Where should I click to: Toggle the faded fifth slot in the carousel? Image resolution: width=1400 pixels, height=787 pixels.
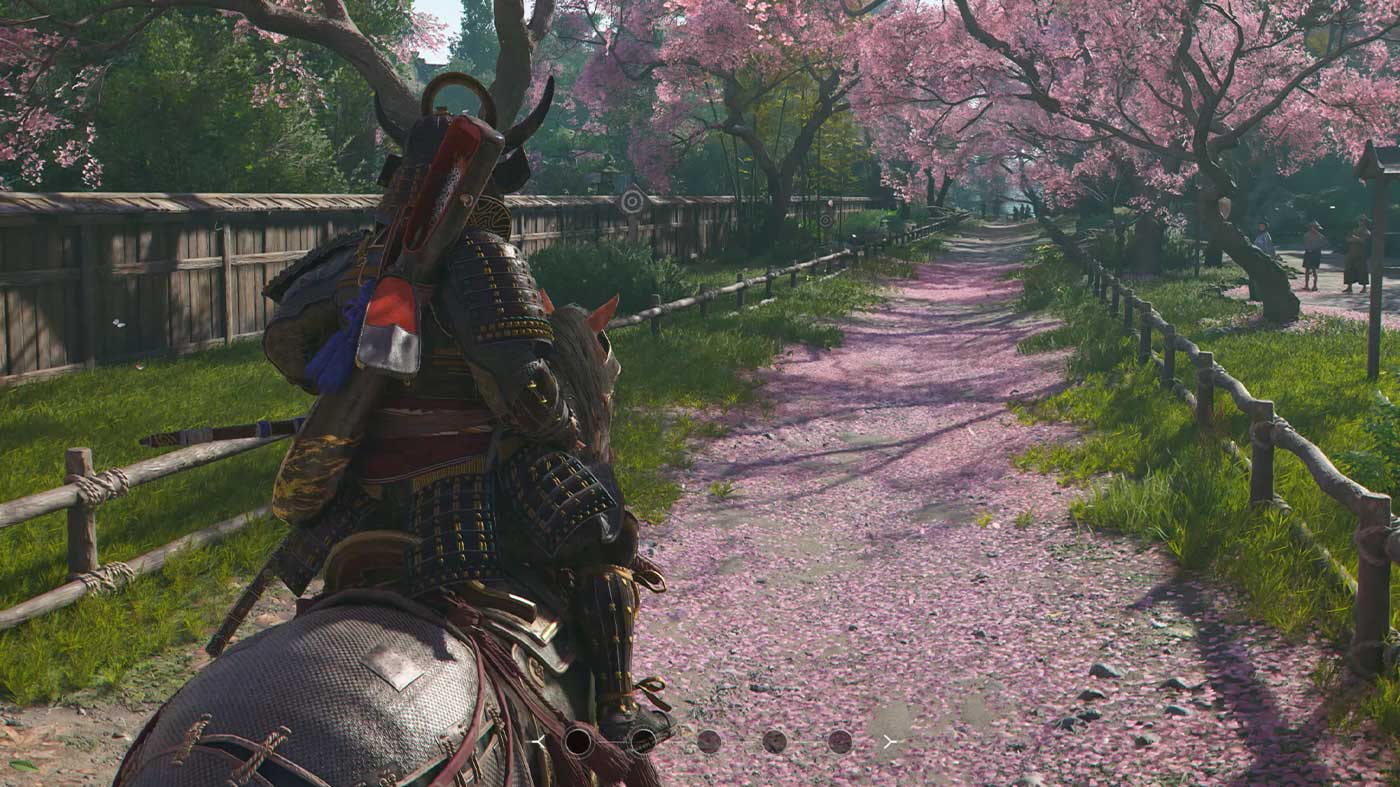coord(840,742)
